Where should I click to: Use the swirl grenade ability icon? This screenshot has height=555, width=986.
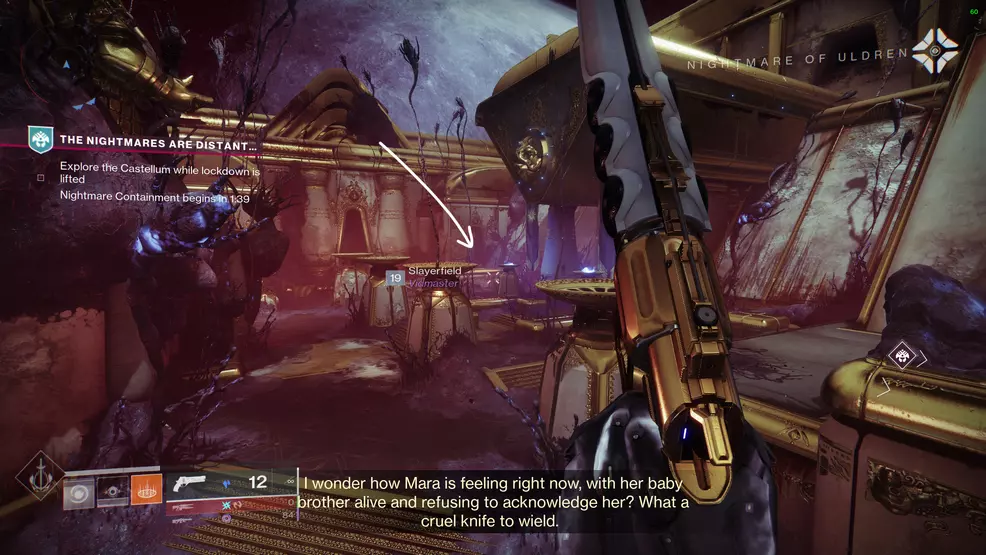point(80,492)
